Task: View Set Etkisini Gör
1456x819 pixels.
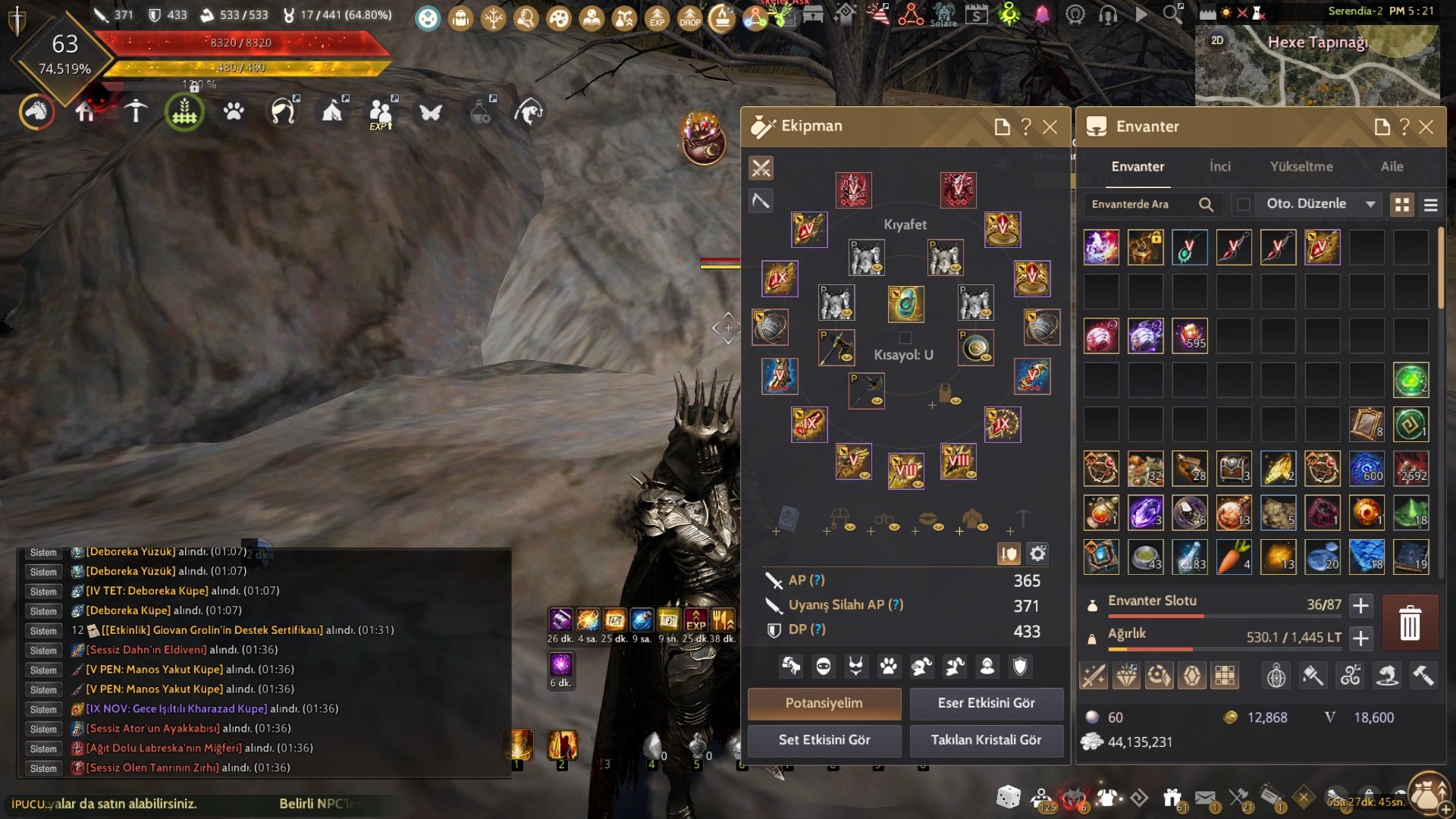Action: pos(824,740)
